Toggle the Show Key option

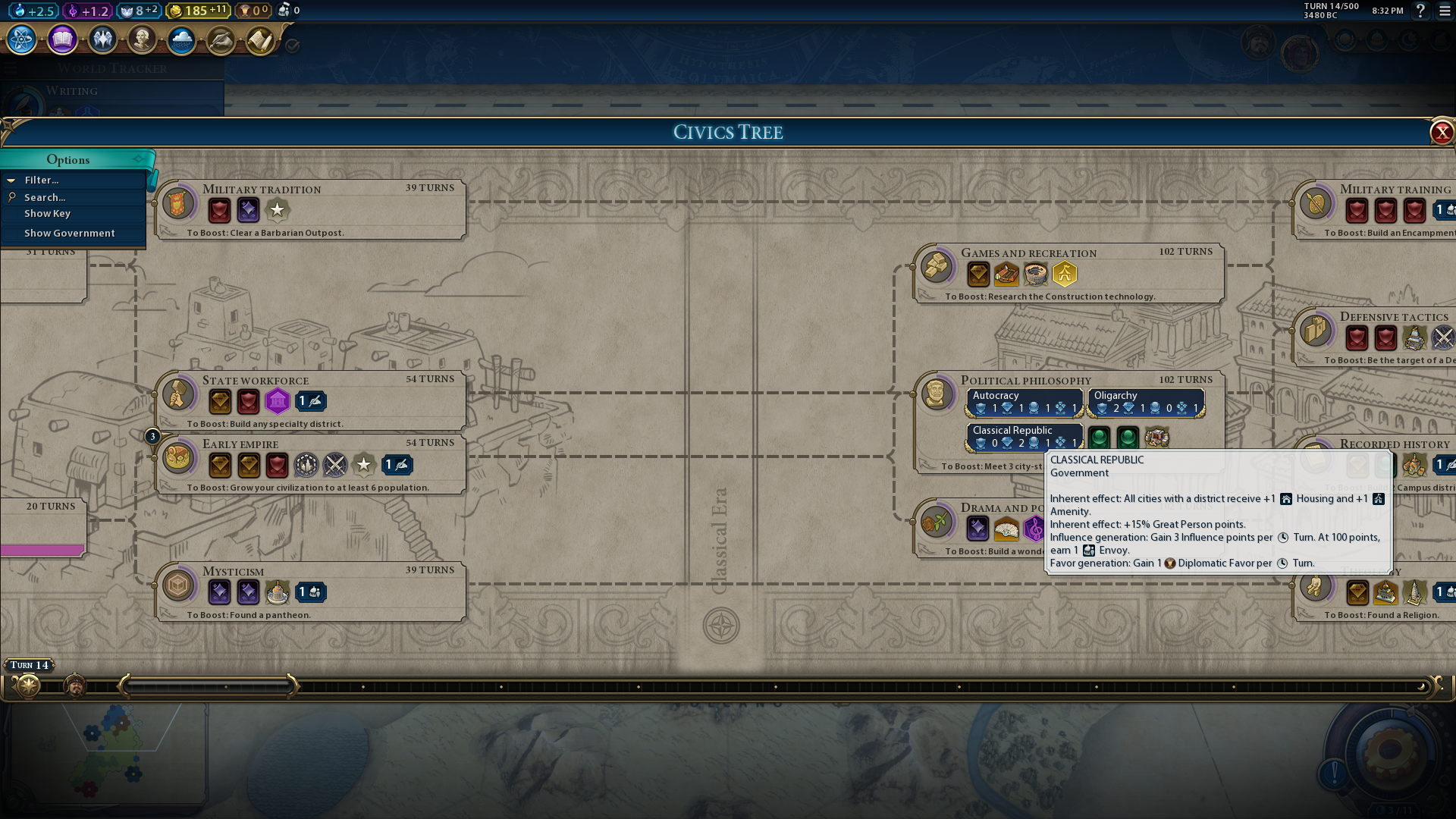[x=47, y=214]
